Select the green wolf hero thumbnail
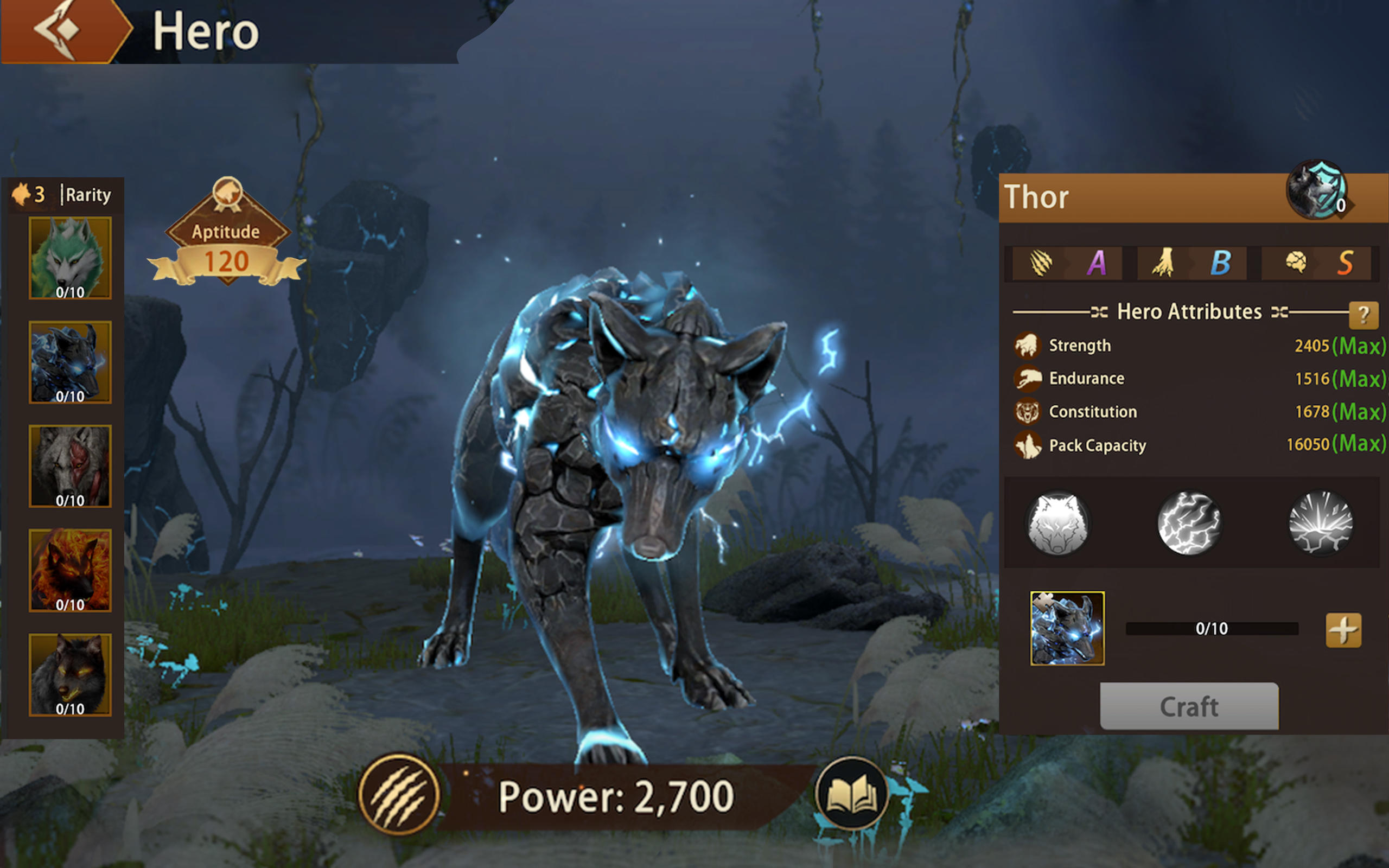 (x=70, y=257)
